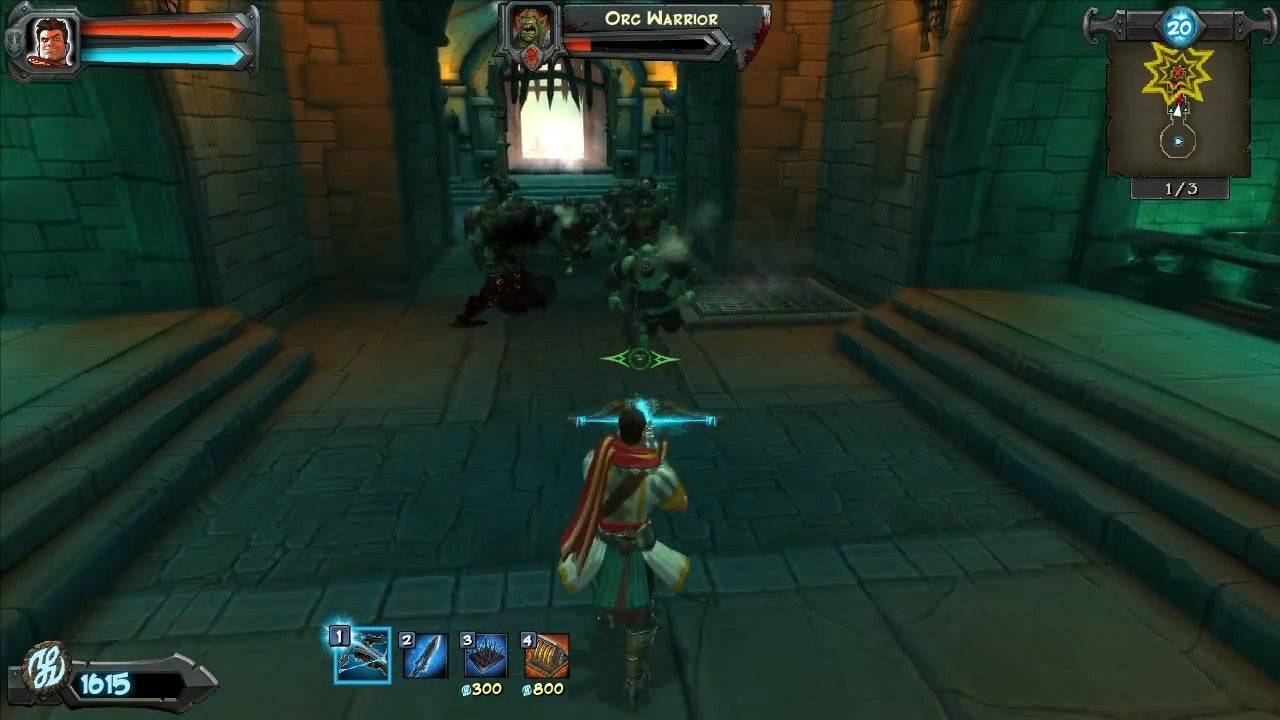Click the Orc Warrior name label
Screen dimensions: 1280x720
662,17
